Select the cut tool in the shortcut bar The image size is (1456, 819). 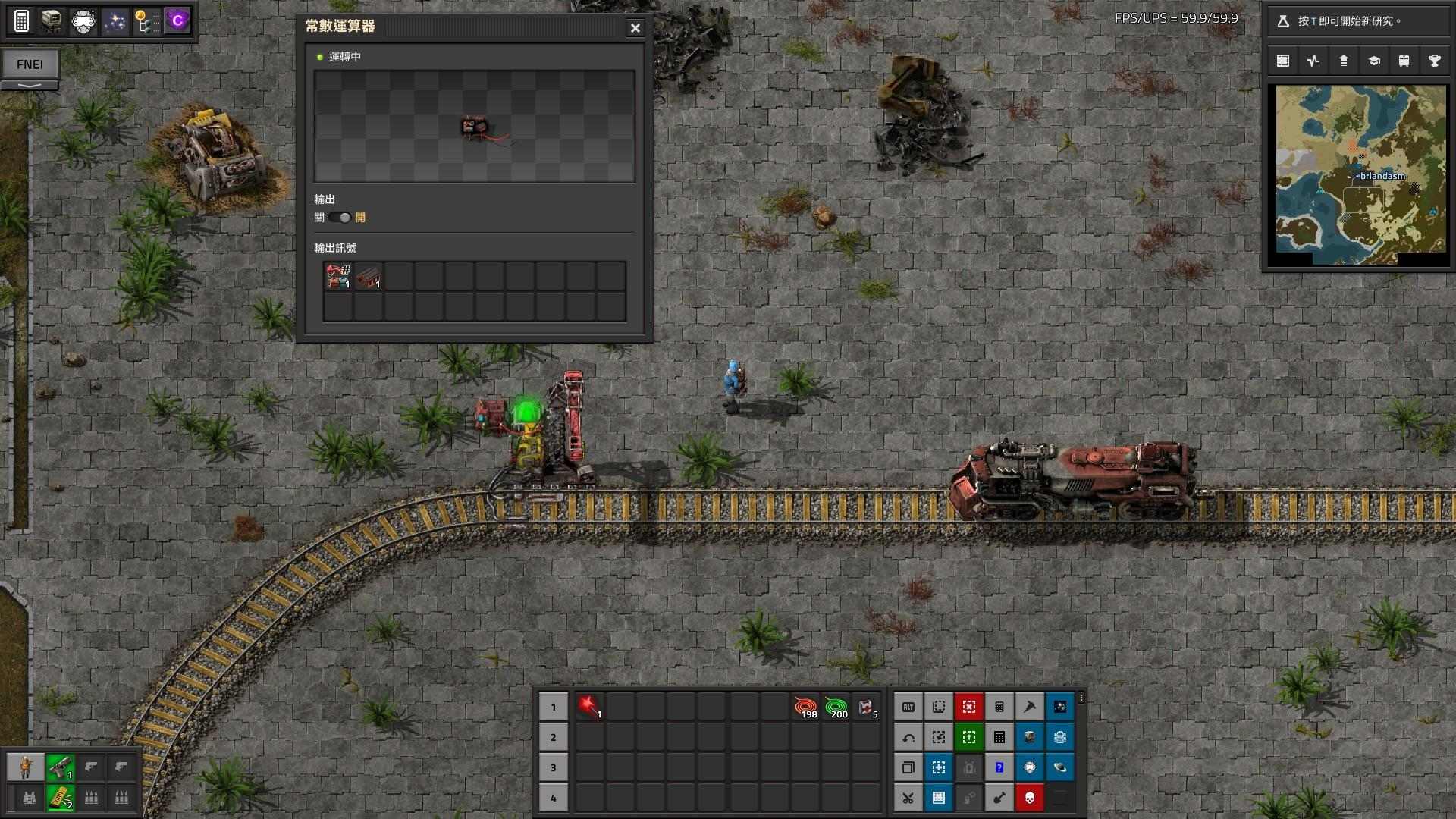tap(908, 798)
